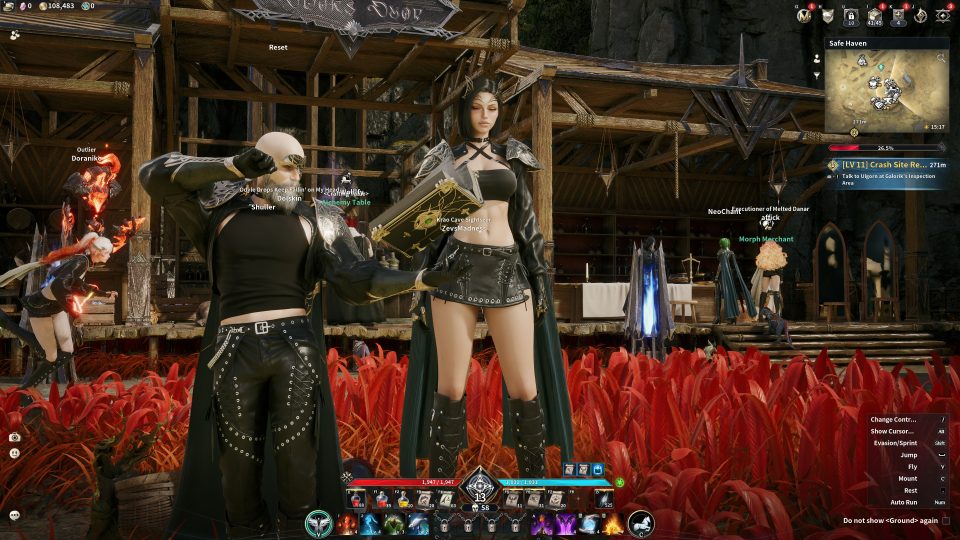The width and height of the screenshot is (960, 540).
Task: Click the Reset button at the top
Action: click(278, 47)
